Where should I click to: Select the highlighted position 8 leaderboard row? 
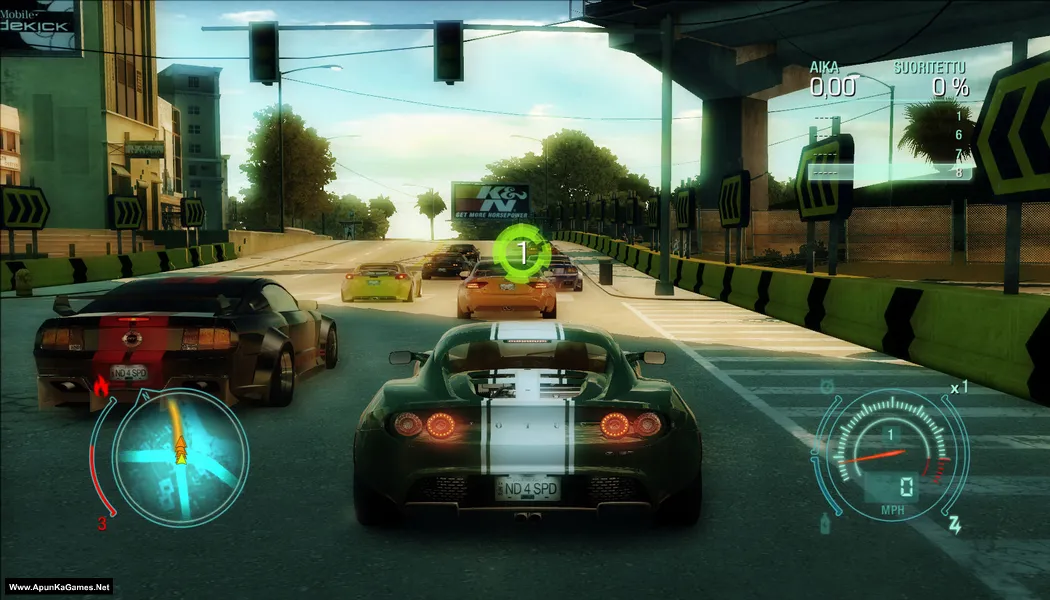point(892,172)
